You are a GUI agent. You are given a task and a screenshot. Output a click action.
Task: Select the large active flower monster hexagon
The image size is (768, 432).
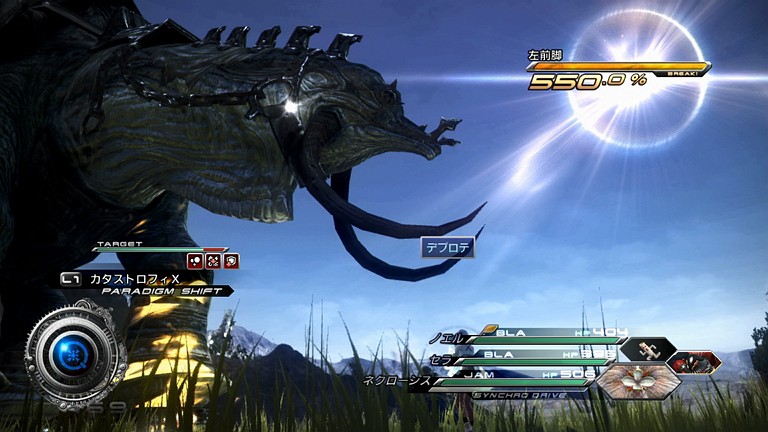click(x=639, y=380)
